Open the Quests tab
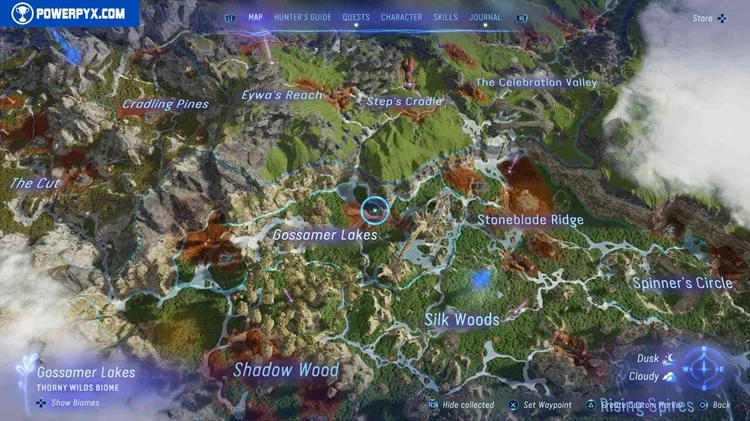The width and height of the screenshot is (750, 421). (356, 17)
